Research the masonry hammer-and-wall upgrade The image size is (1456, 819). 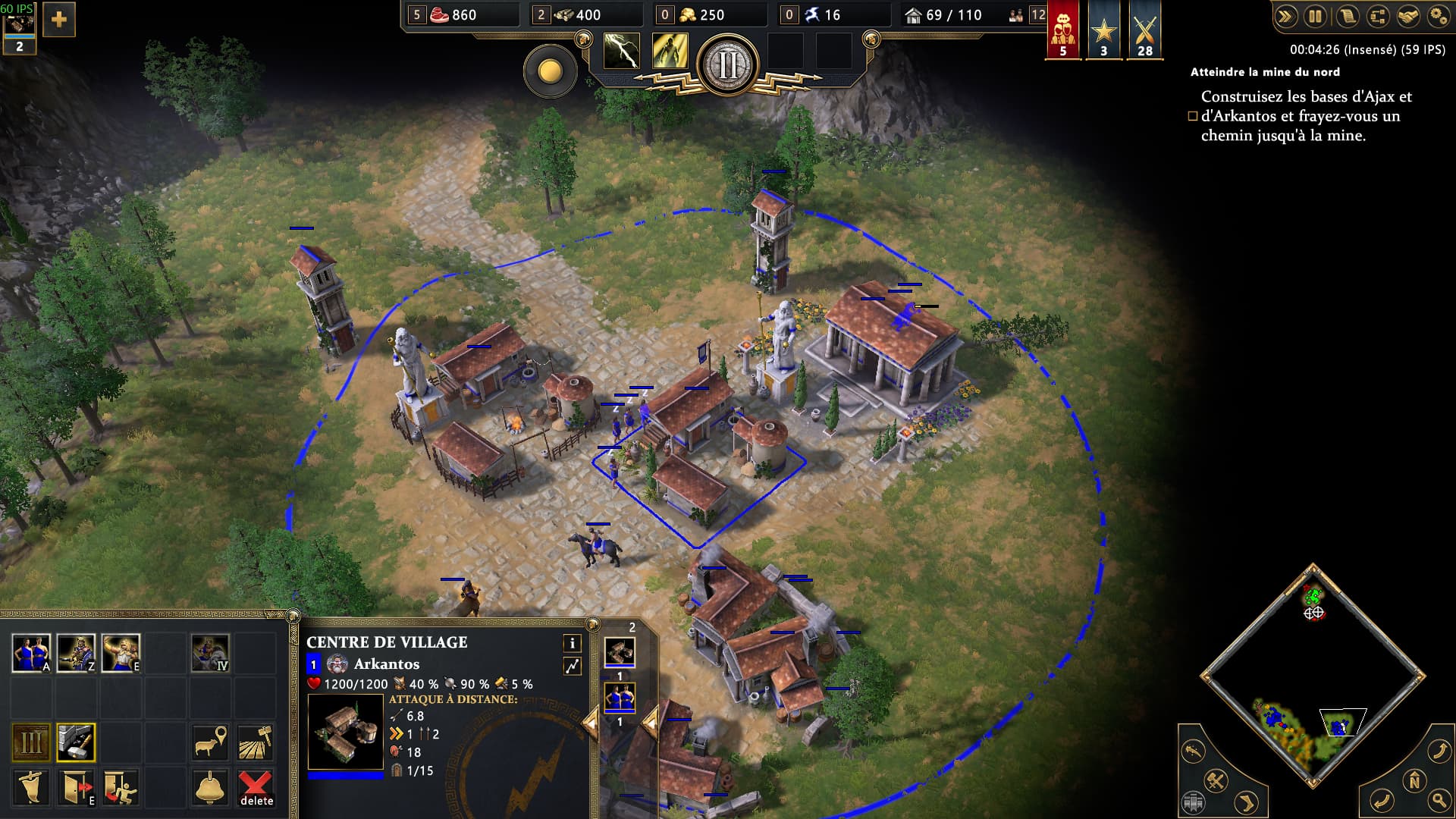click(x=76, y=742)
